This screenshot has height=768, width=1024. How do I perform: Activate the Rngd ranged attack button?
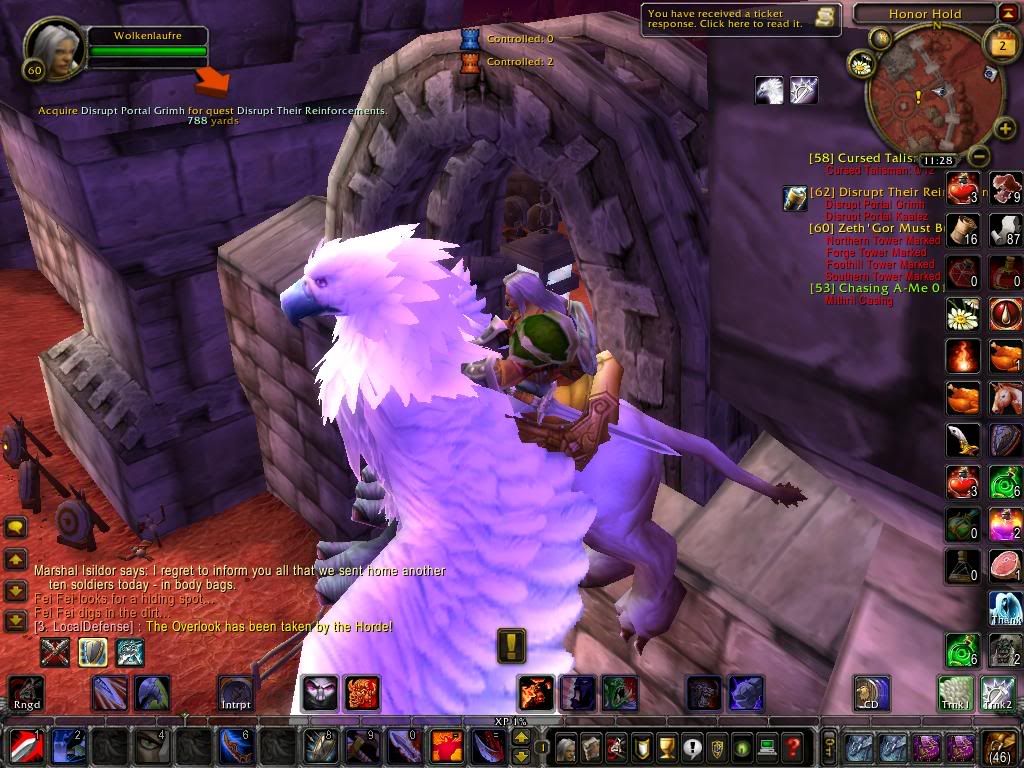point(25,692)
